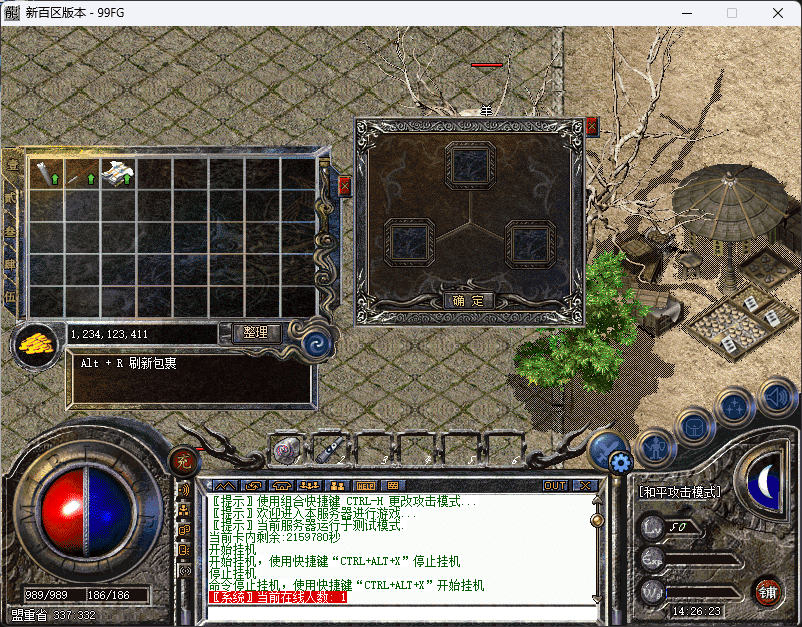Close the inventory bag panel
The height and width of the screenshot is (627, 802).
point(344,186)
